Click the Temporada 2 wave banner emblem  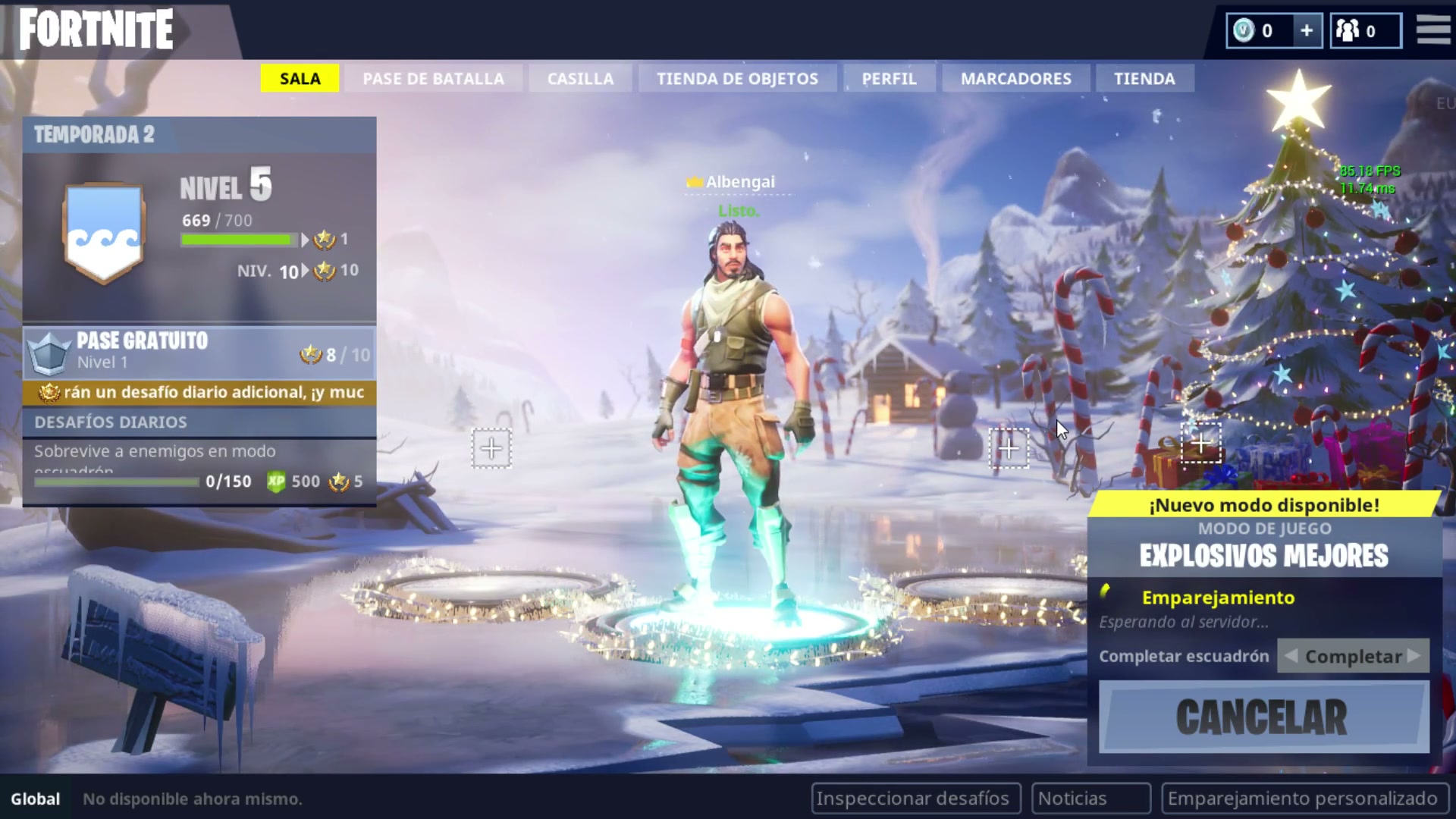pos(103,231)
